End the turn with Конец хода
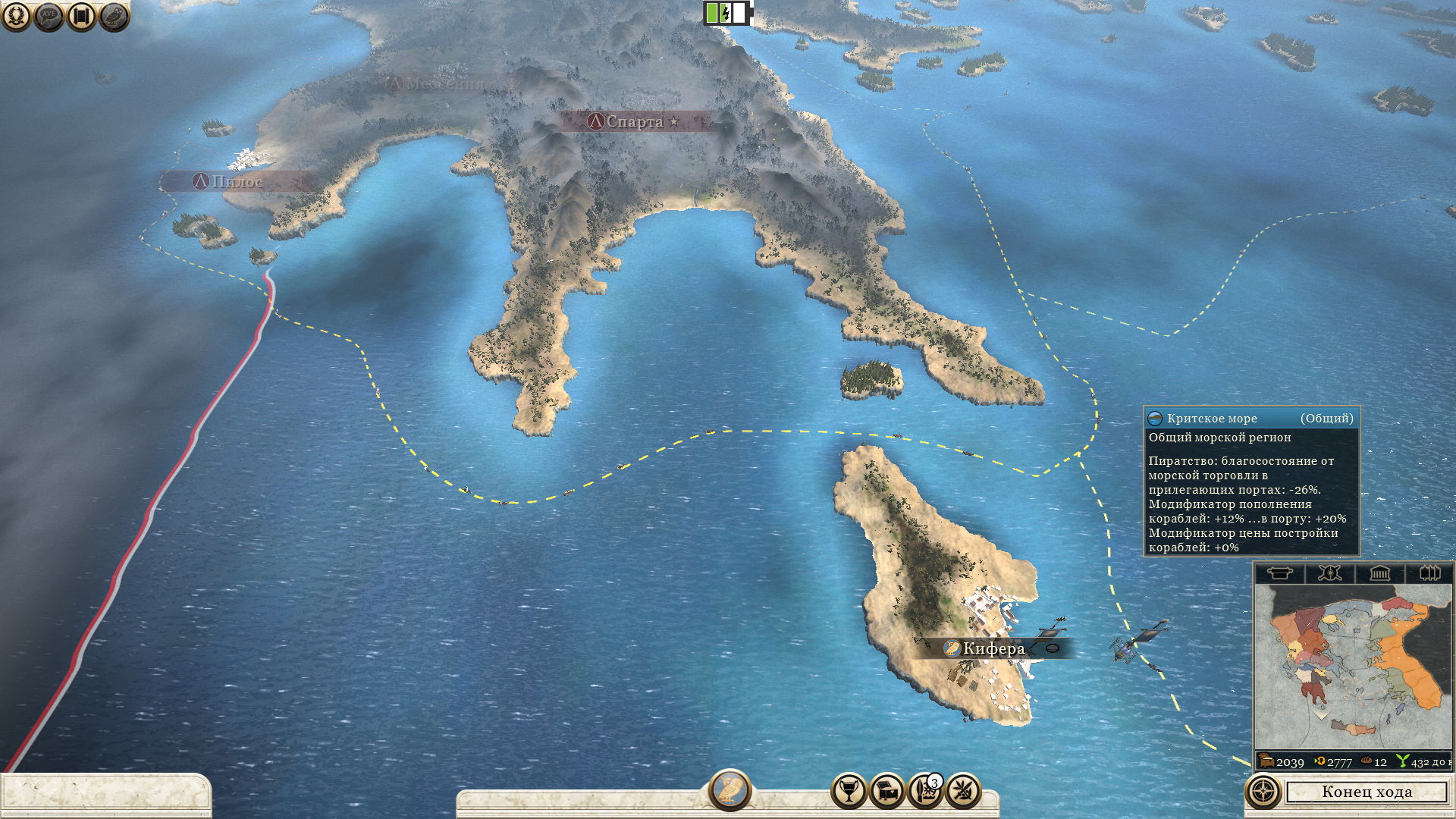Image resolution: width=1456 pixels, height=819 pixels. click(1367, 792)
